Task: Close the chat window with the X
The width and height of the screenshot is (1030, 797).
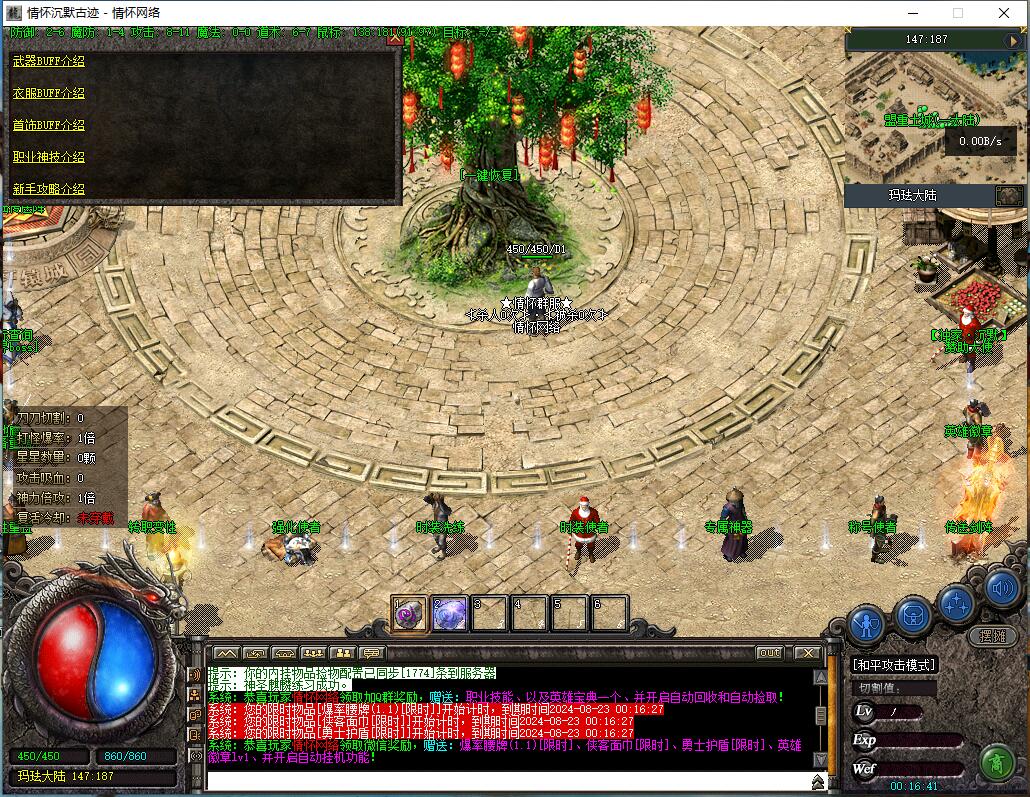Action: point(807,653)
